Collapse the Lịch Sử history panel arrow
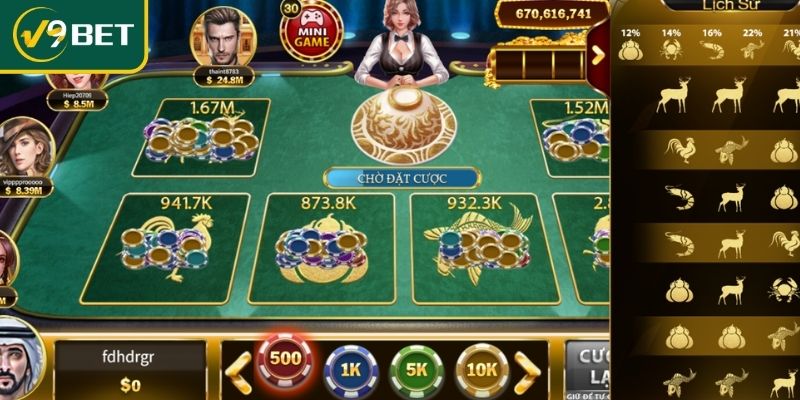 click(599, 54)
